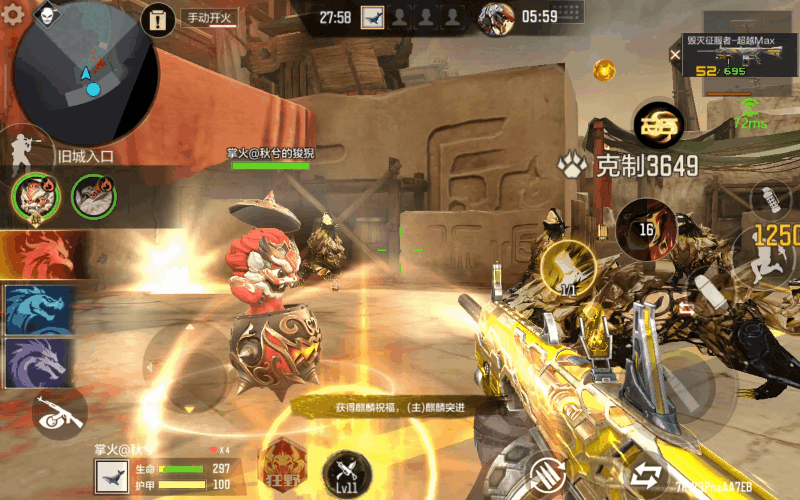Open the exclamation mark report icon
Image resolution: width=800 pixels, height=500 pixels.
coord(157,18)
